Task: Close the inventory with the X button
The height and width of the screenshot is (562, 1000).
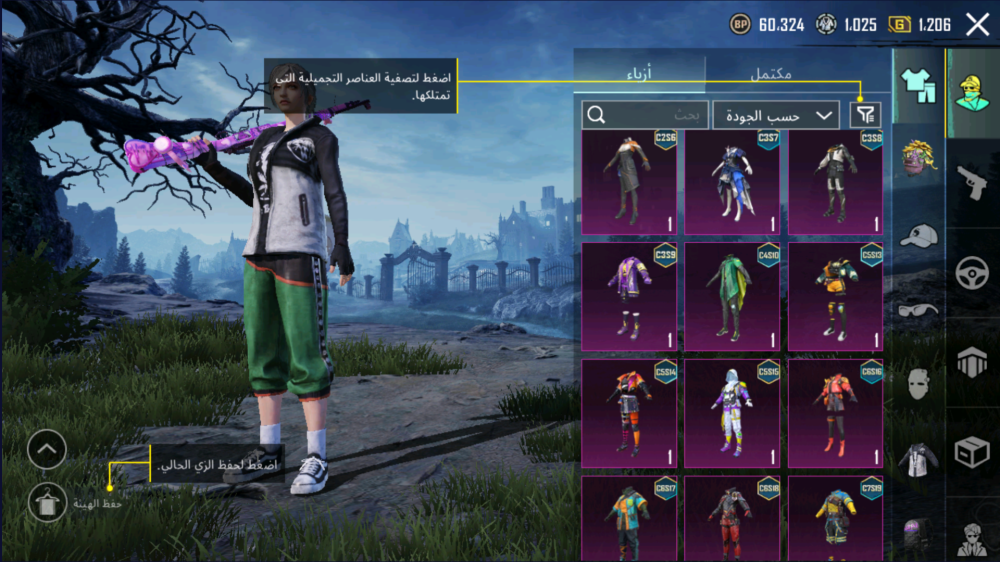Action: pos(977,24)
